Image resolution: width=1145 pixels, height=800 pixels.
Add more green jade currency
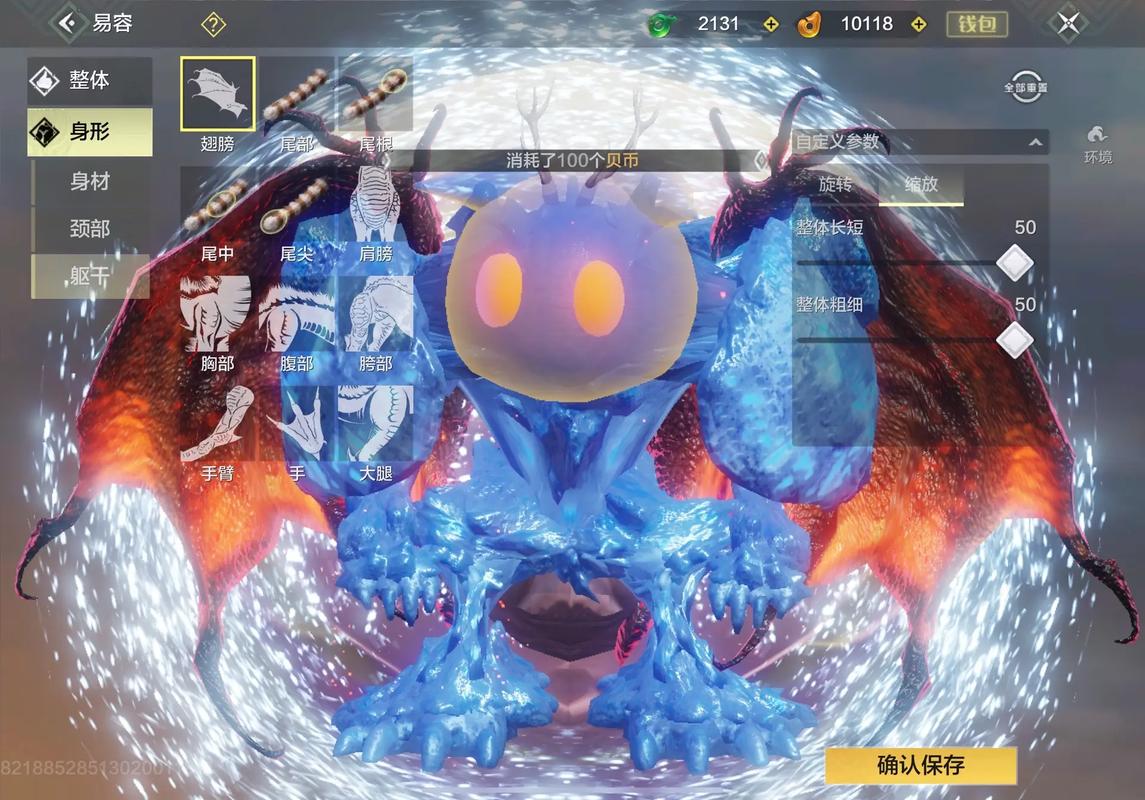click(x=770, y=24)
